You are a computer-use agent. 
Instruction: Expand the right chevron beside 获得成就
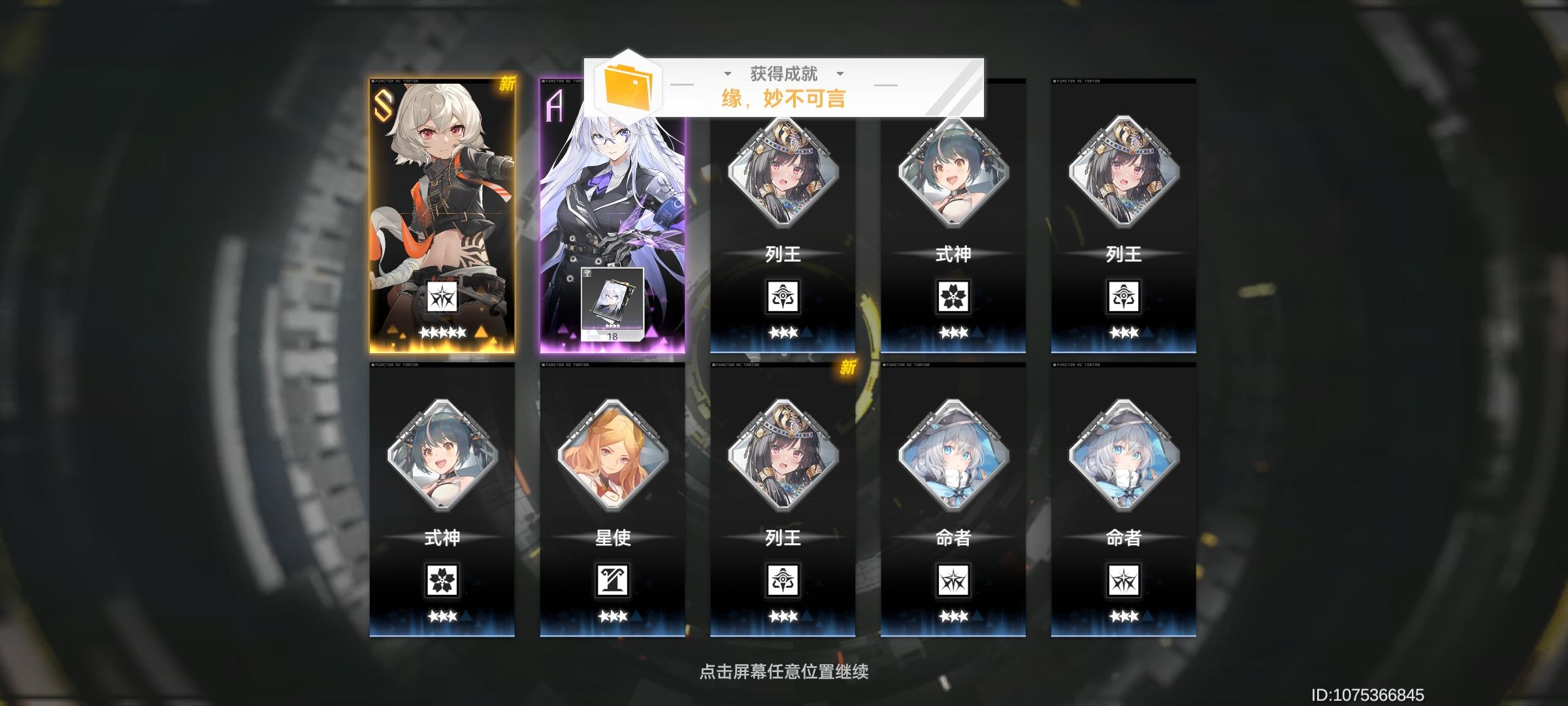coord(841,75)
